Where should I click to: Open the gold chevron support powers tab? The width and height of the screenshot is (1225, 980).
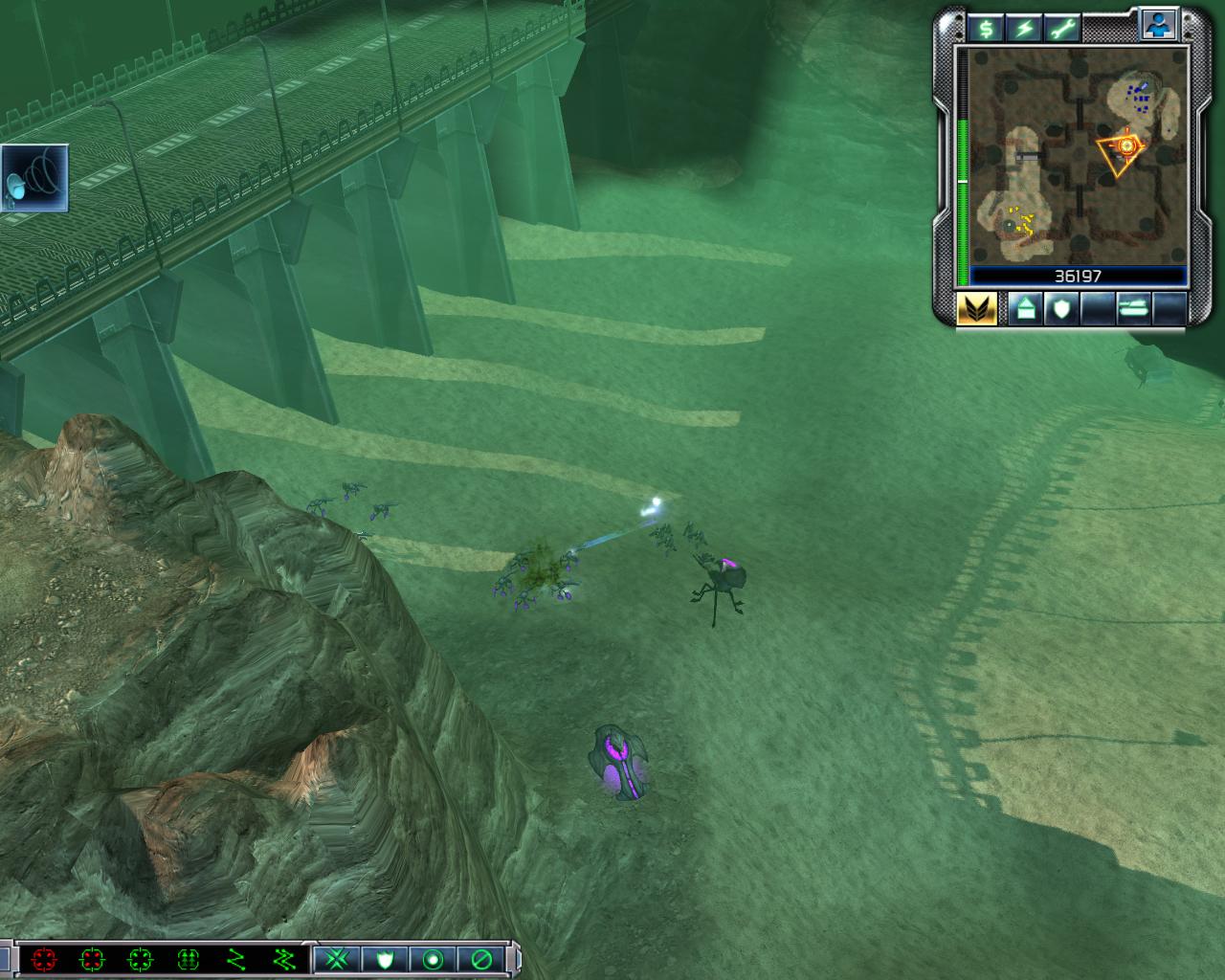click(977, 308)
